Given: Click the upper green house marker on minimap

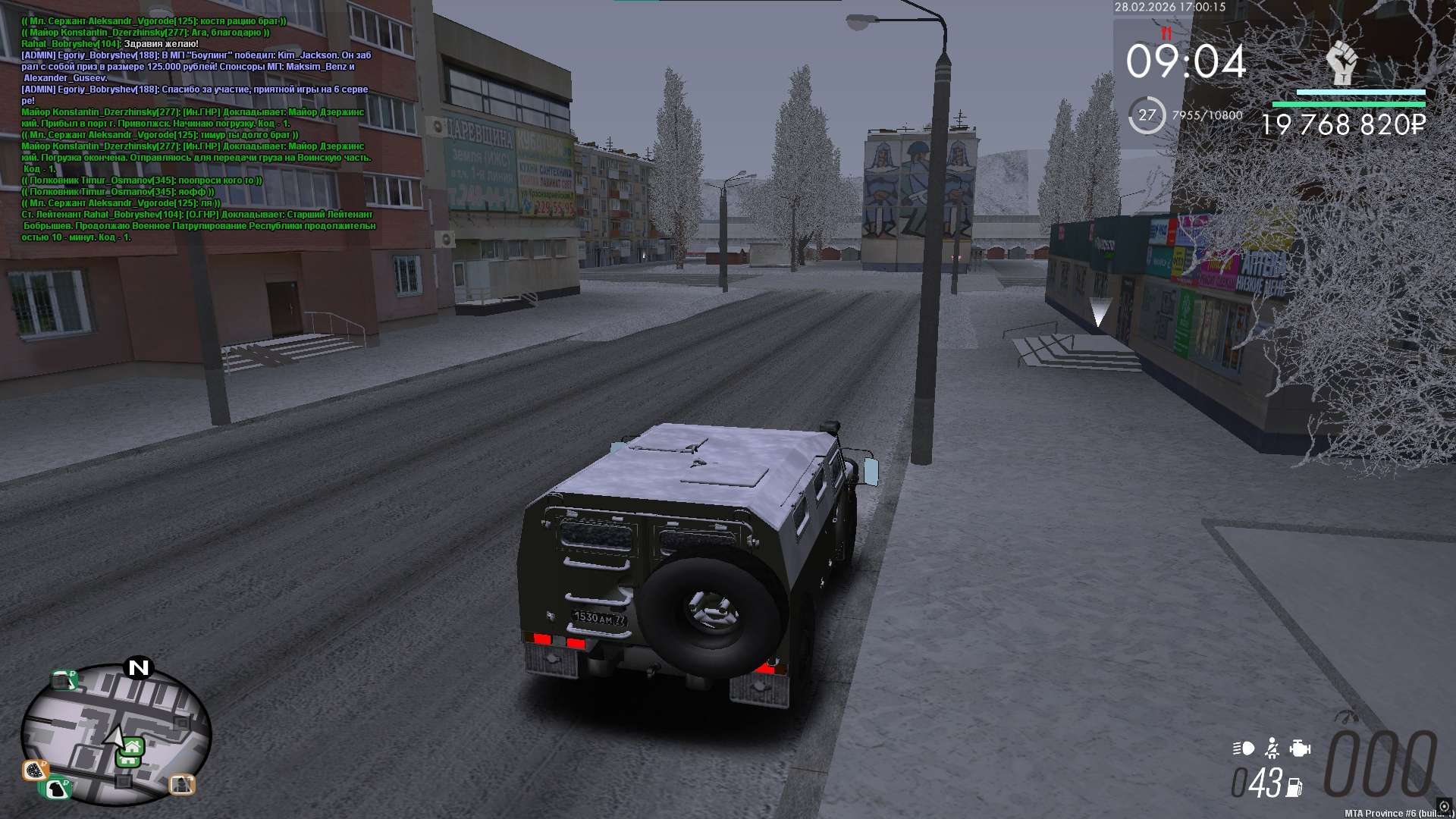Looking at the screenshot, I should coord(133,745).
